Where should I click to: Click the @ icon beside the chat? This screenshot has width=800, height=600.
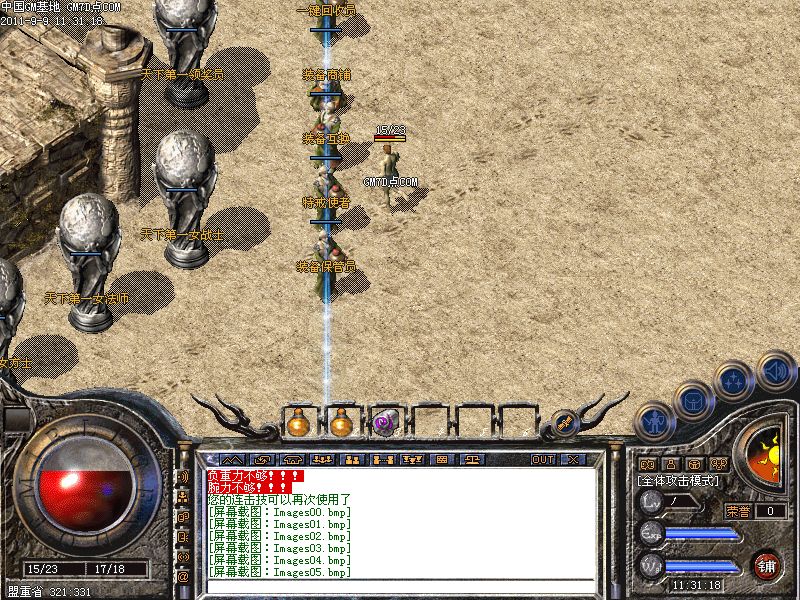pyautogui.click(x=183, y=577)
